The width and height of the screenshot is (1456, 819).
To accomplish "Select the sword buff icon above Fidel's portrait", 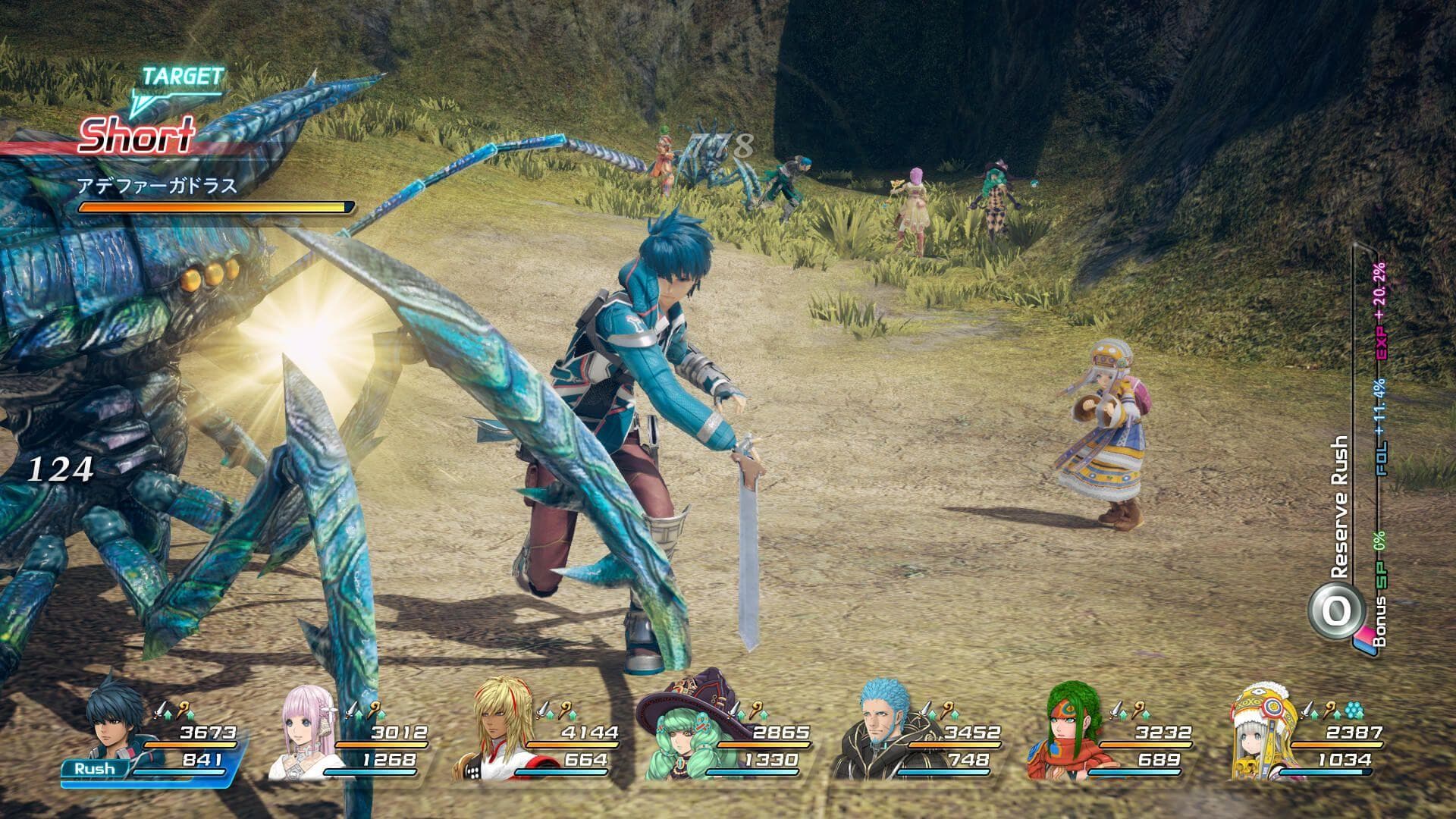I will pos(160,710).
